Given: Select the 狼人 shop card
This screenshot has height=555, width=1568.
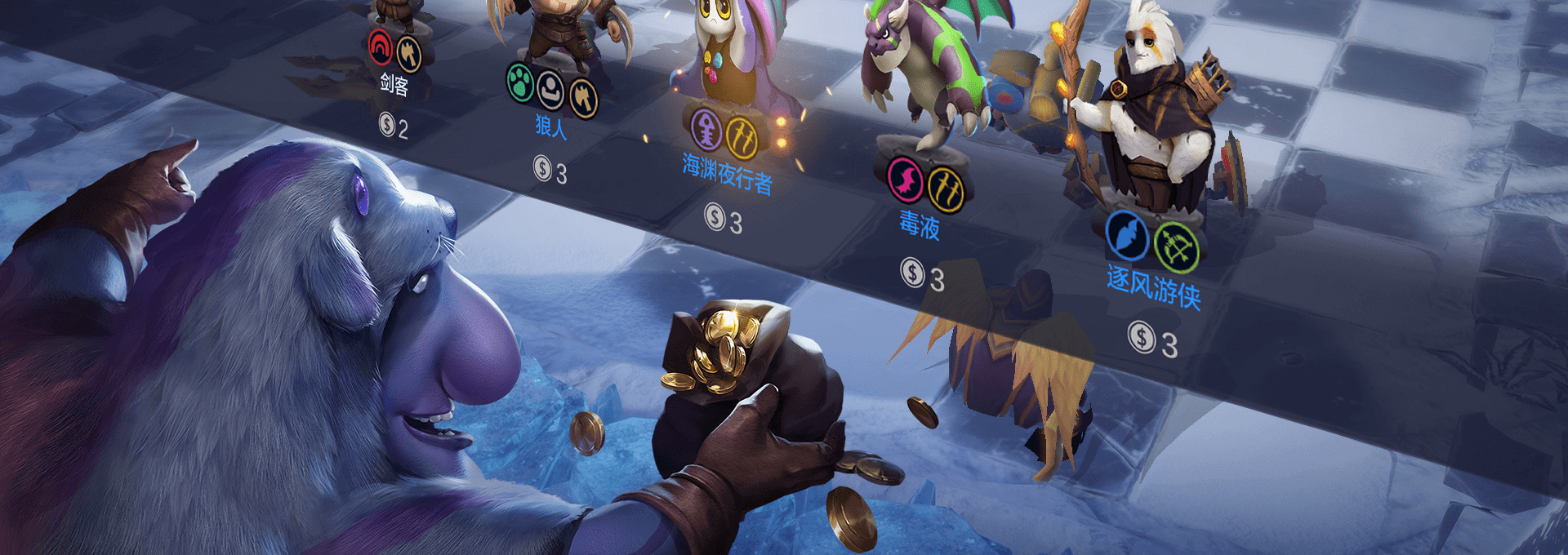Looking at the screenshot, I should pos(550,126).
